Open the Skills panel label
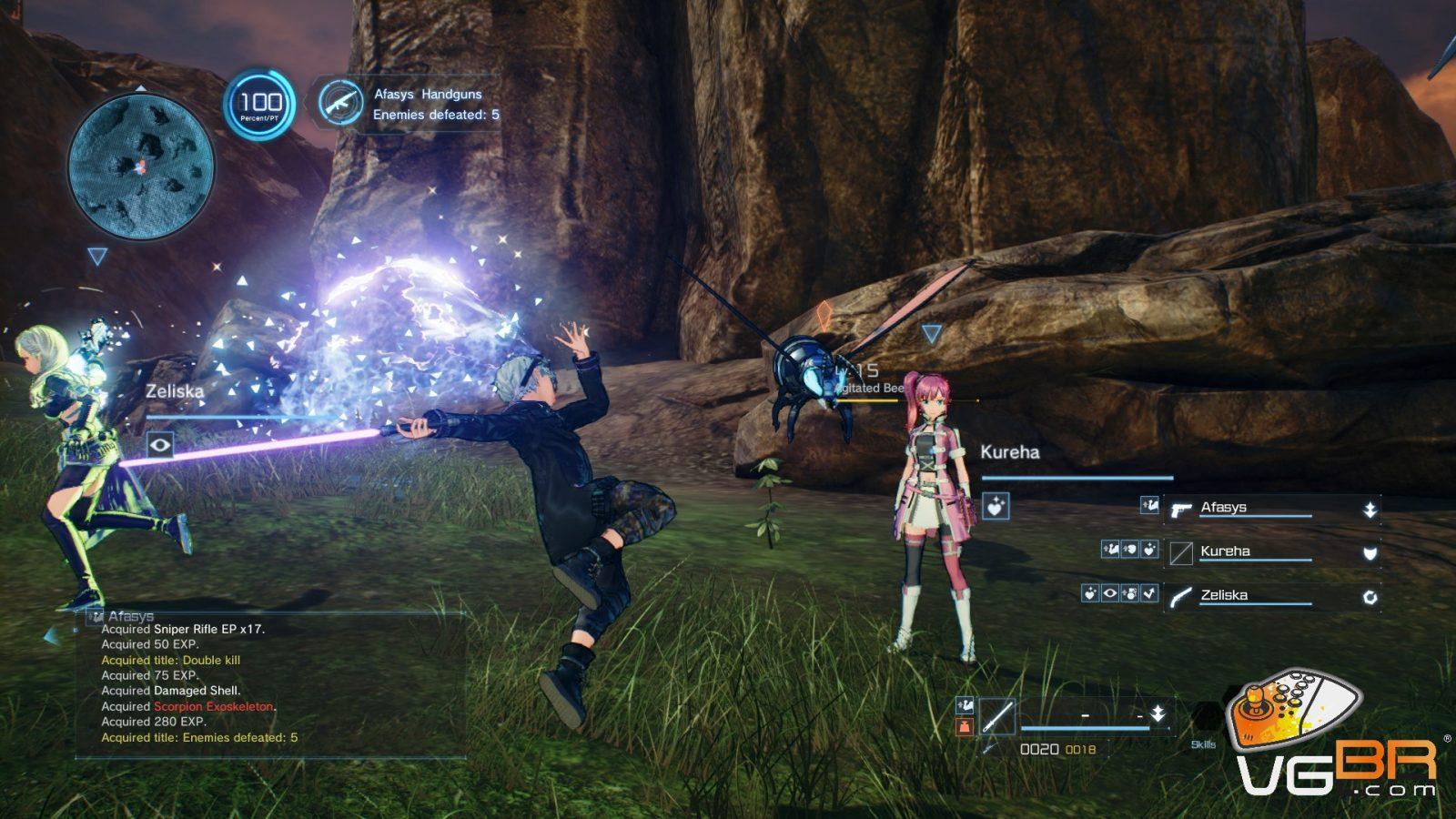Screen dimensions: 1456x819 [1203, 744]
